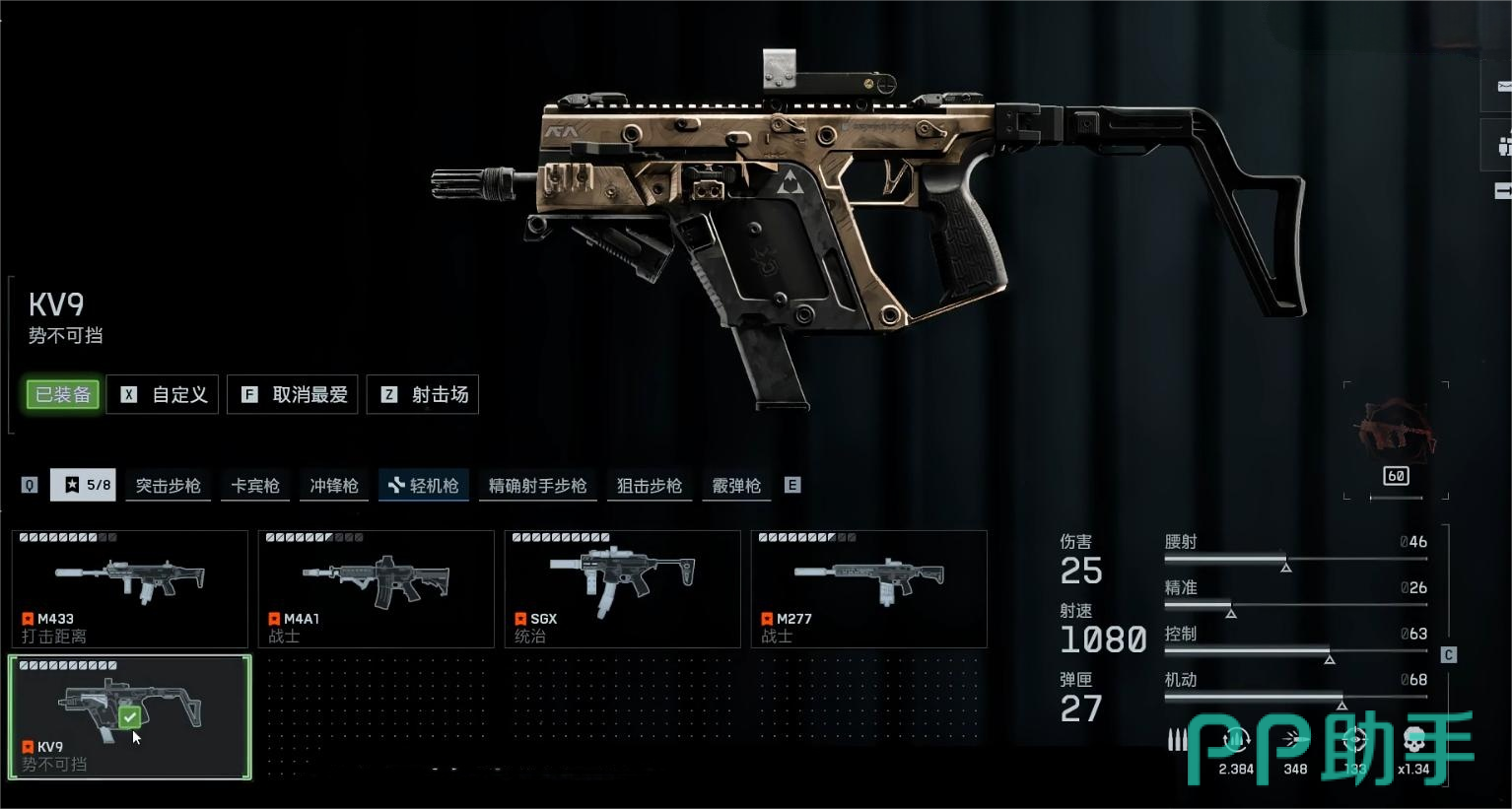Select the M433 weapon card

[129, 588]
